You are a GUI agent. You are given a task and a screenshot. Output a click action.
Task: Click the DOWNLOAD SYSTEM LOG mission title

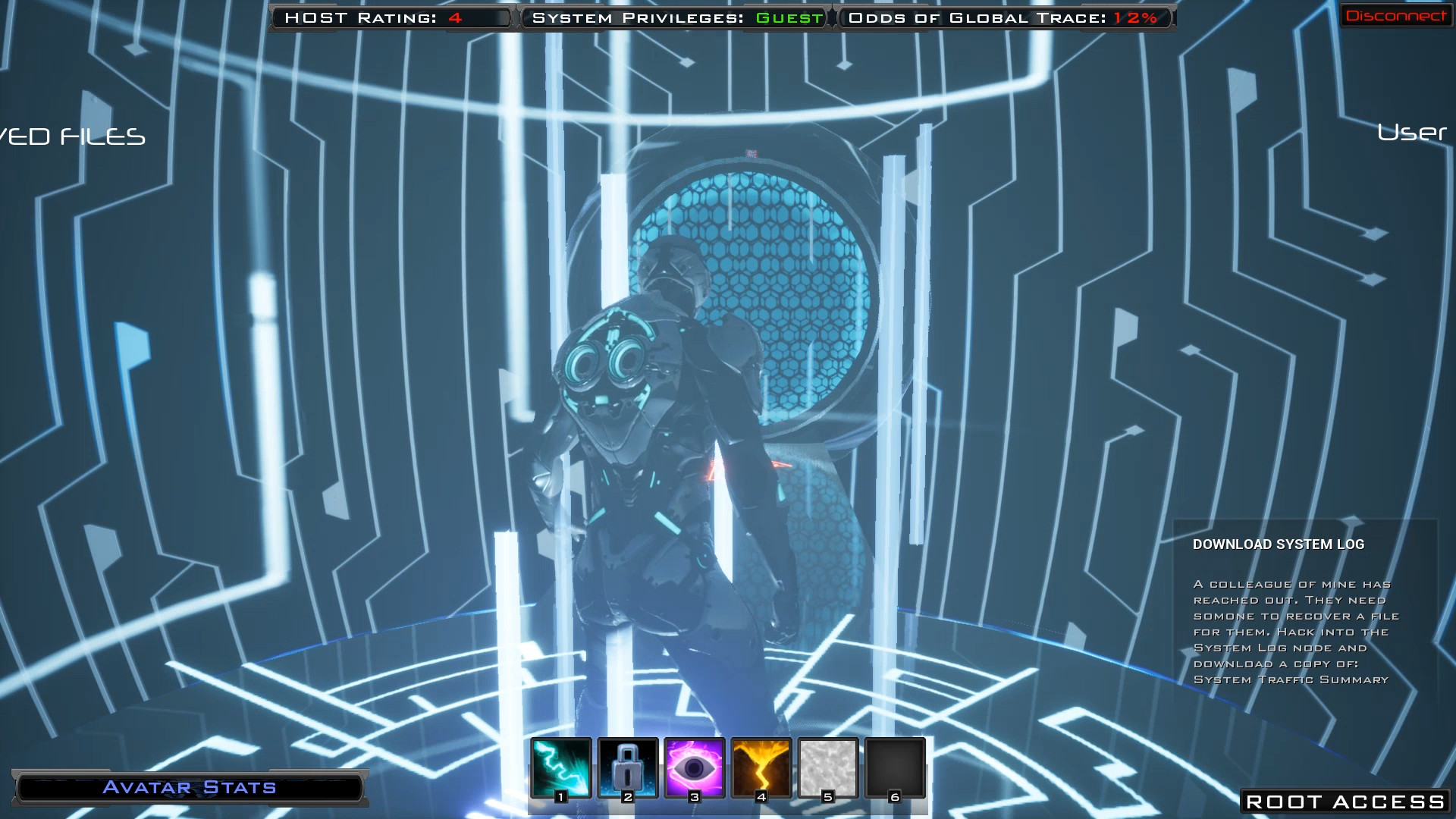tap(1278, 544)
